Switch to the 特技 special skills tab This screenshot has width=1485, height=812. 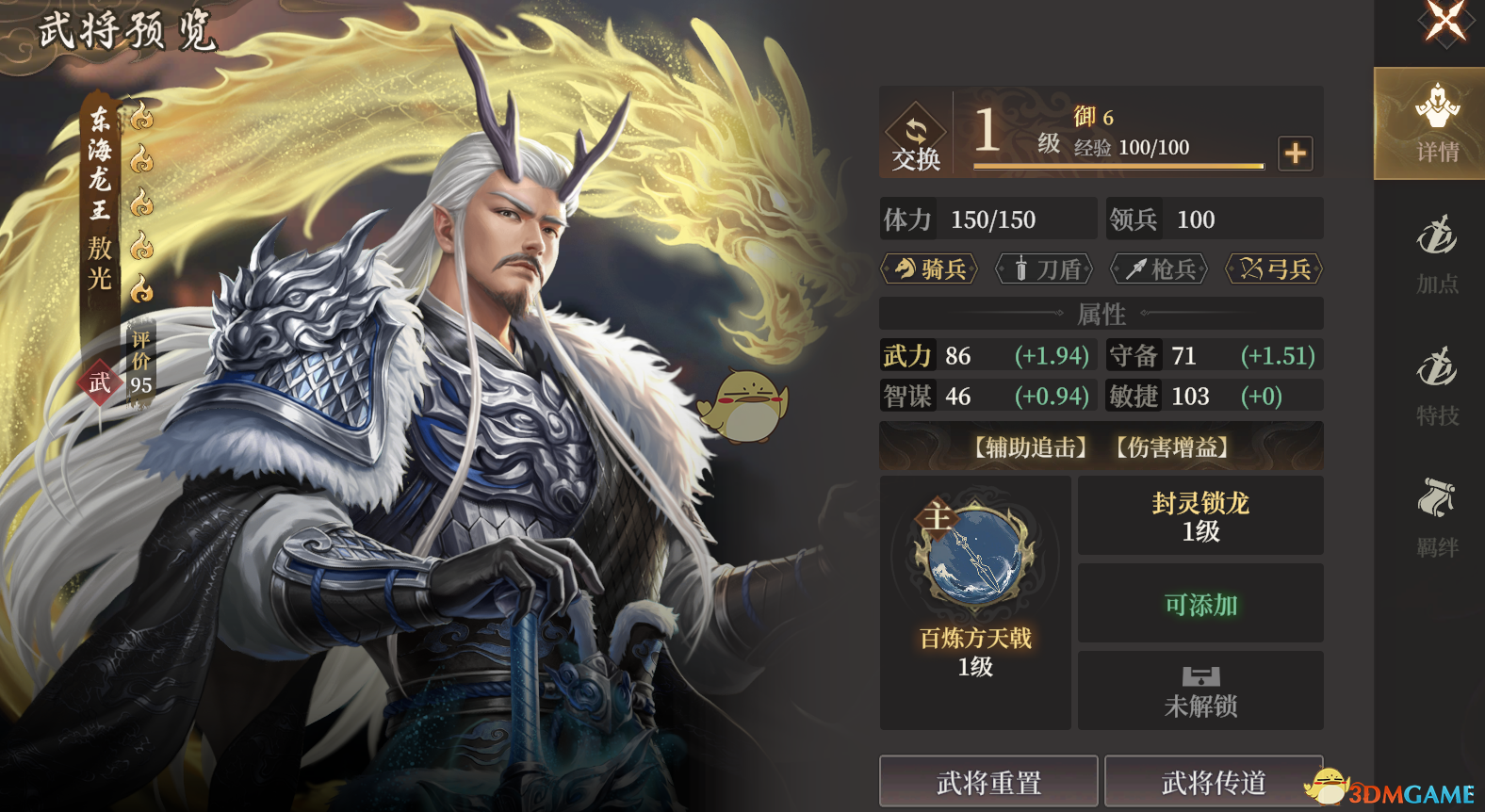[1436, 386]
